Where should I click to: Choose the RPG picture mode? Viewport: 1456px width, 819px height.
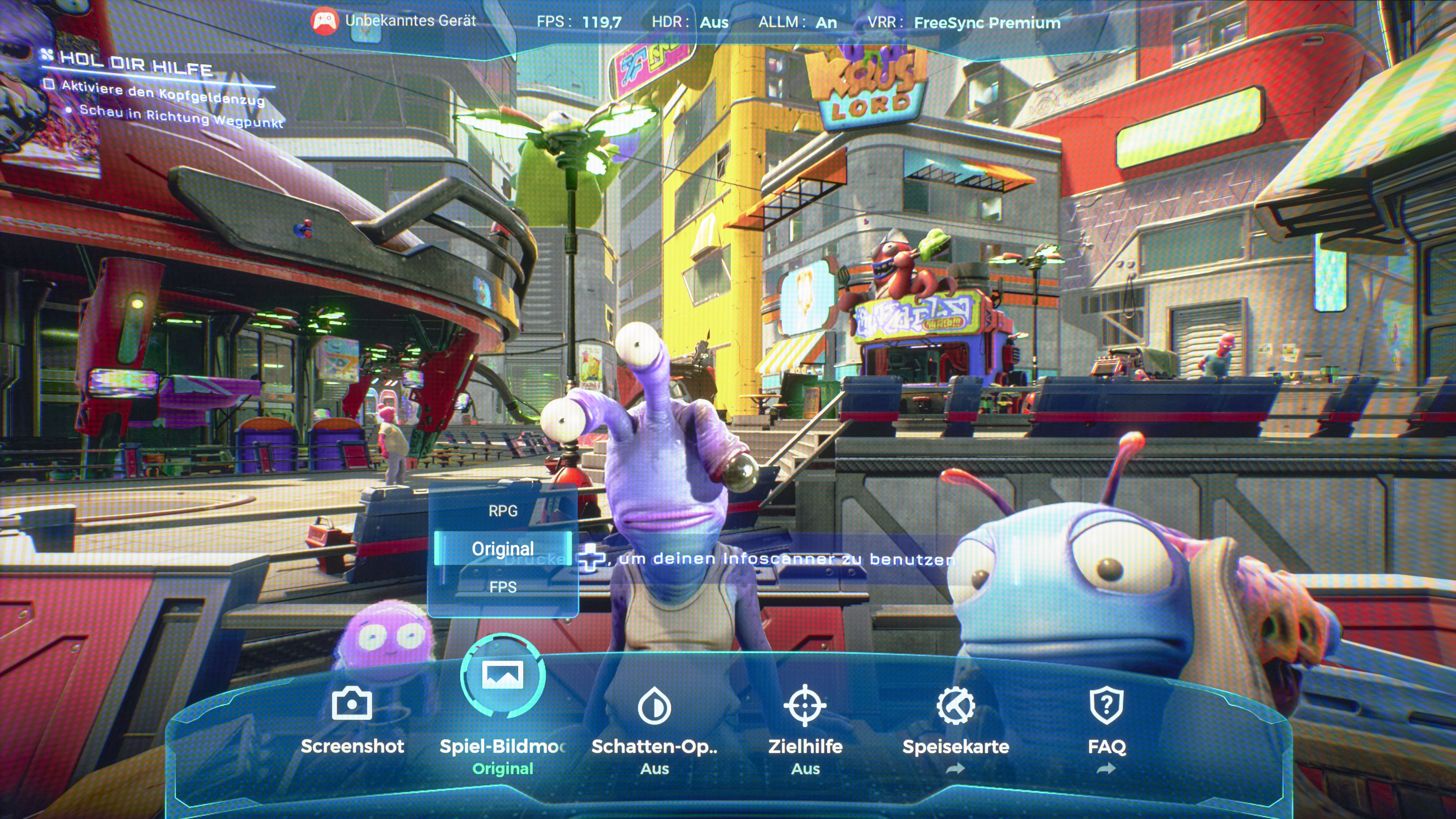(502, 511)
